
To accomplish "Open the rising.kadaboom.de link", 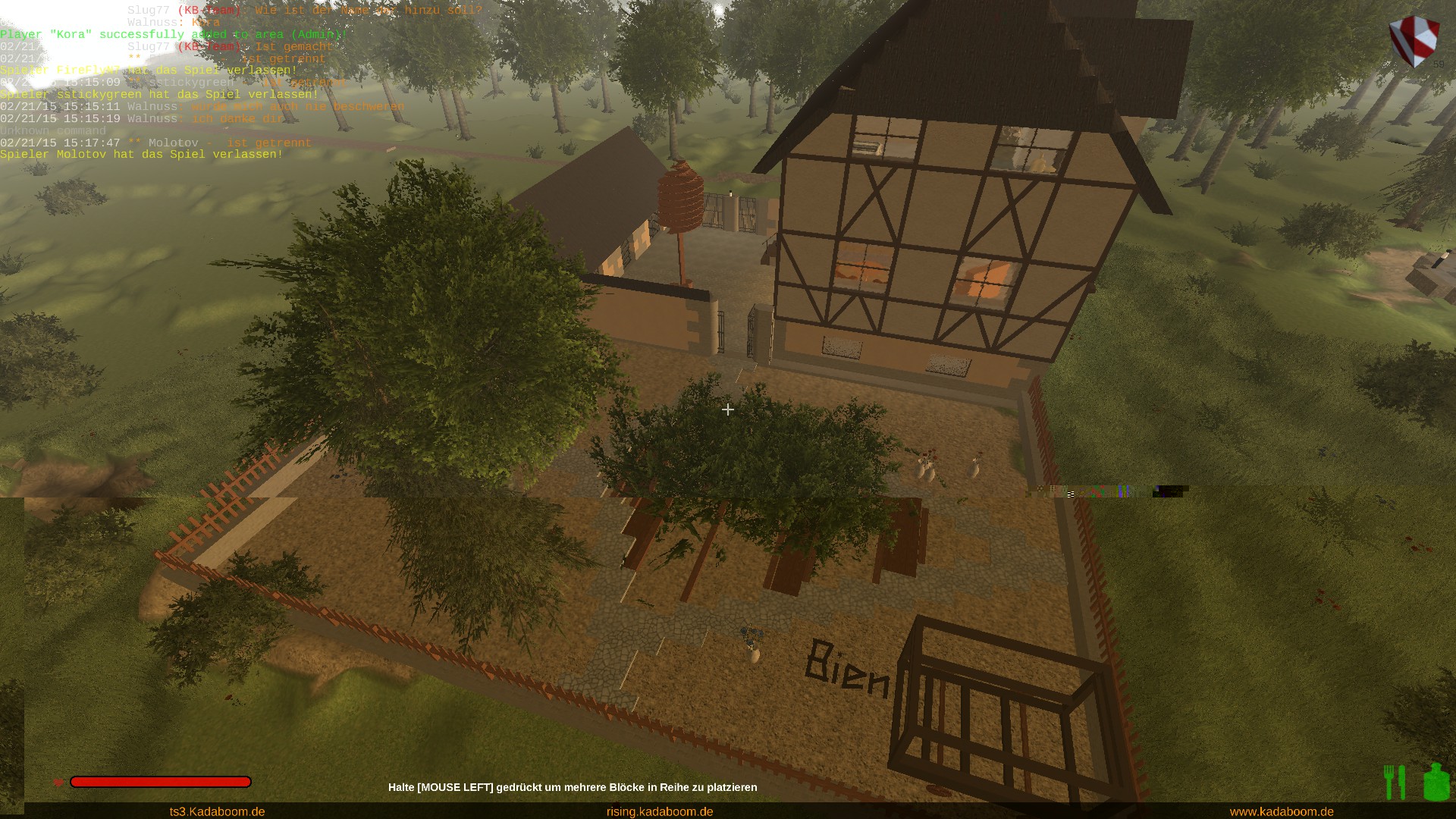I will [x=660, y=811].
